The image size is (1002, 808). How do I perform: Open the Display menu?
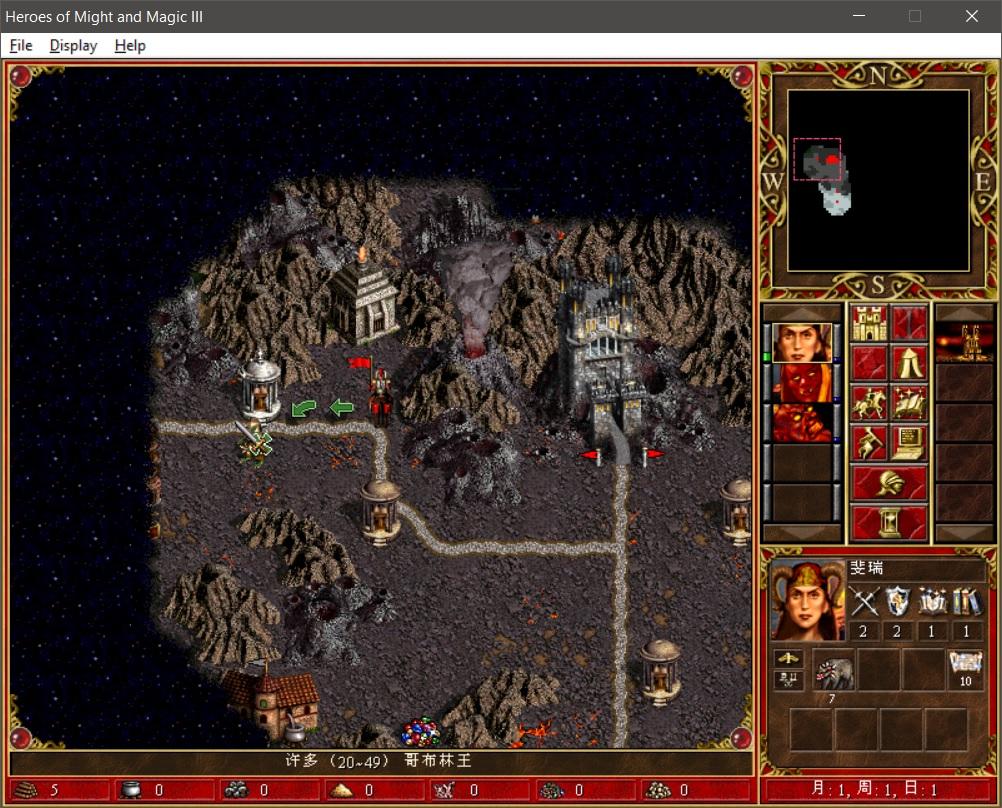(73, 46)
